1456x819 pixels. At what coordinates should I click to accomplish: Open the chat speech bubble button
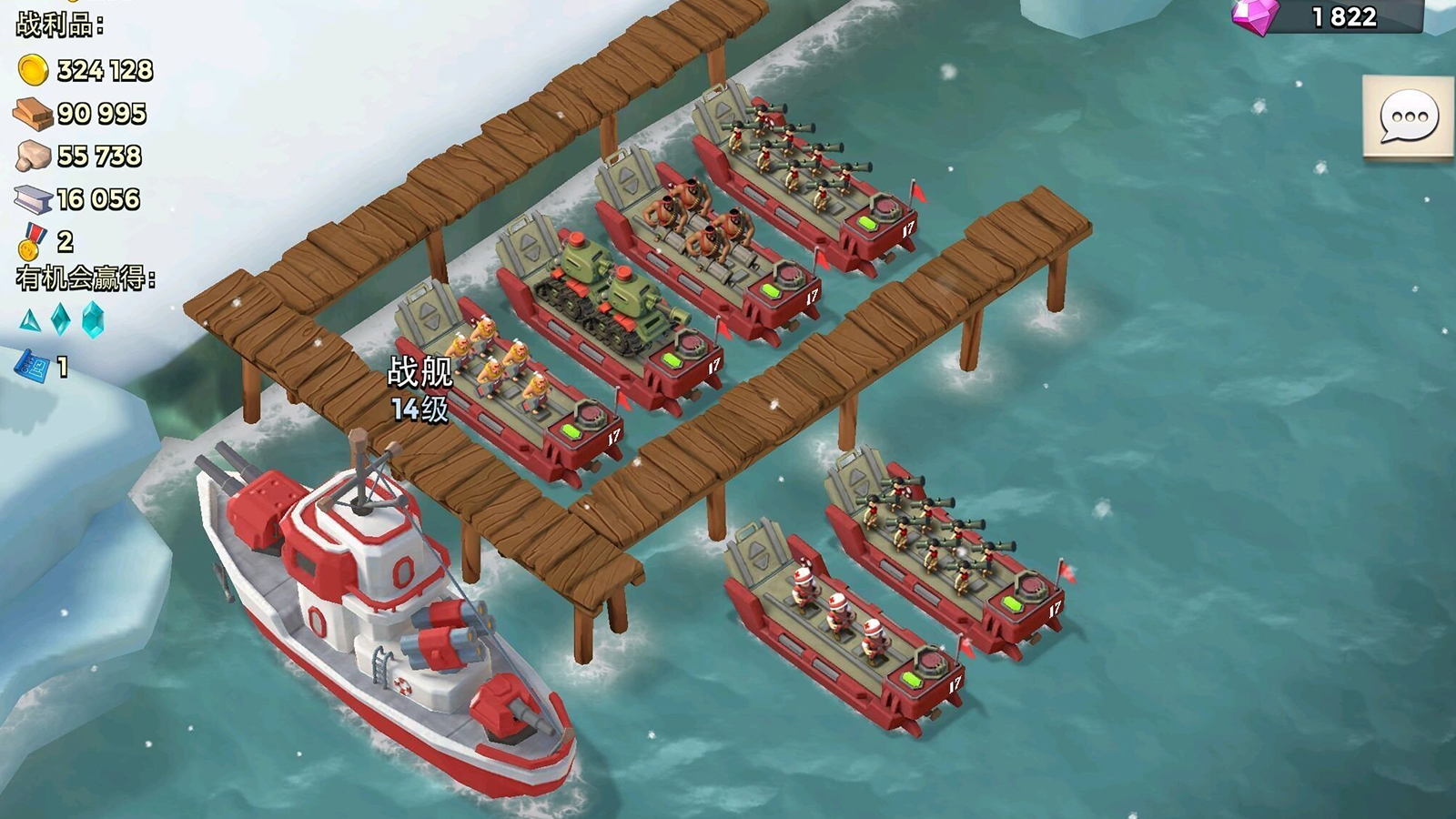[x=1409, y=117]
